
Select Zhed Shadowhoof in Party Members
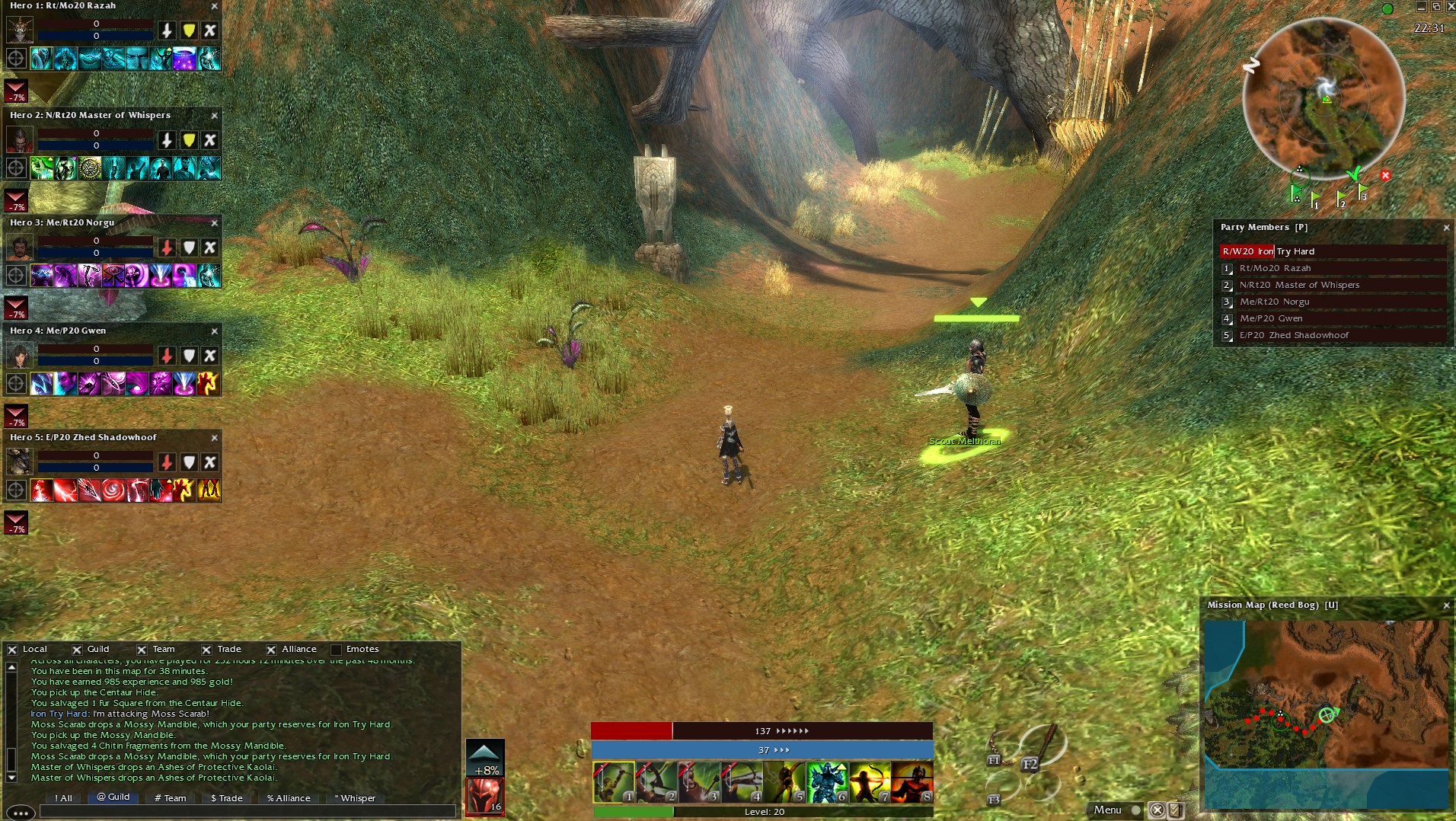(x=1293, y=335)
